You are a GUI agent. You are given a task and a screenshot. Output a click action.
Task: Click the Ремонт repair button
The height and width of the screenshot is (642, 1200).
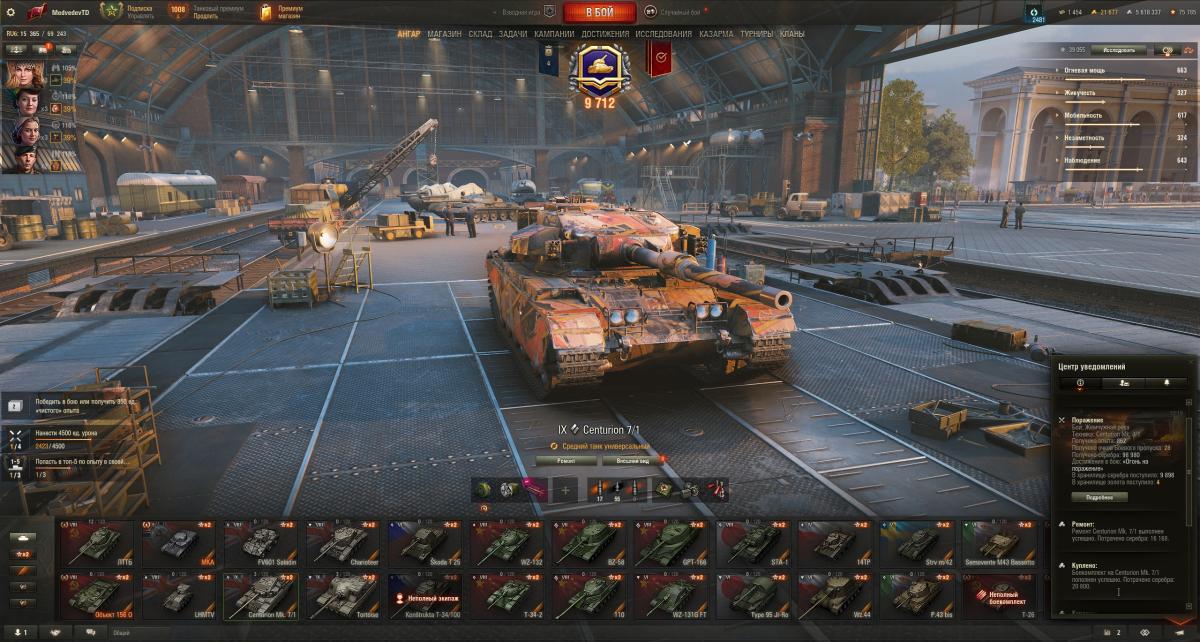coord(566,461)
